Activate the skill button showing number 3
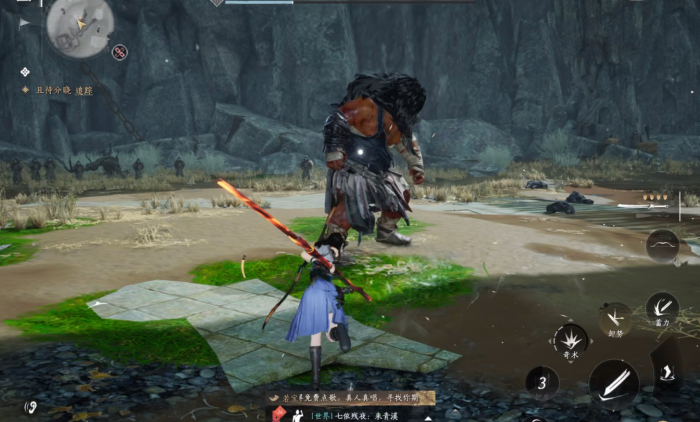The height and width of the screenshot is (422, 700). click(542, 382)
